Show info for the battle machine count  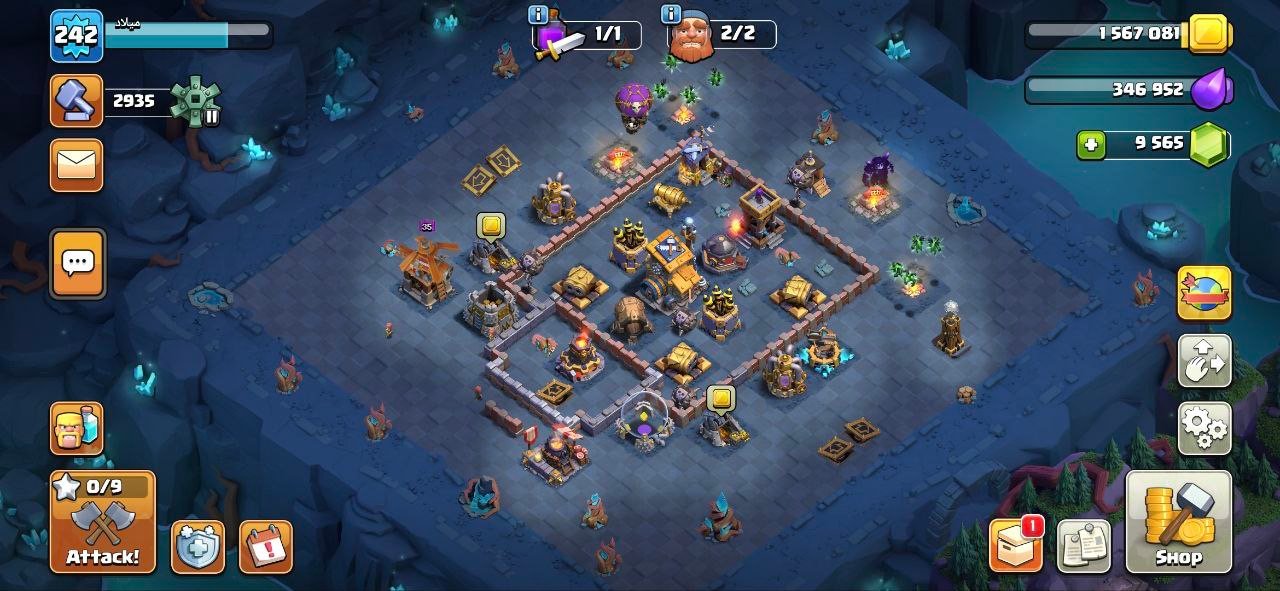point(538,14)
